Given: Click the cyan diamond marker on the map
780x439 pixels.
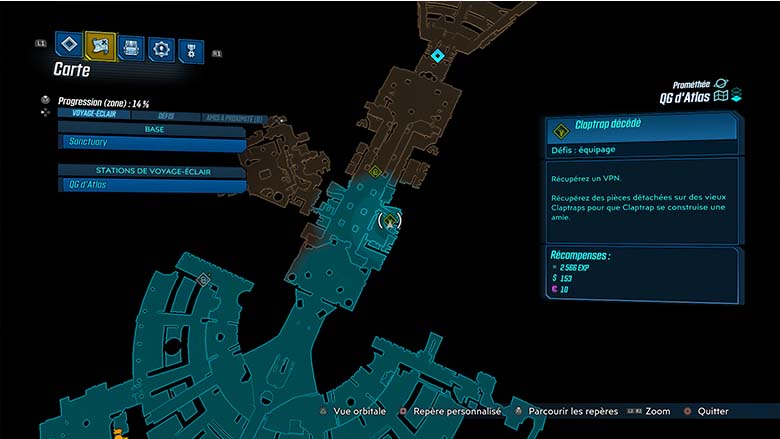Looking at the screenshot, I should 437,56.
